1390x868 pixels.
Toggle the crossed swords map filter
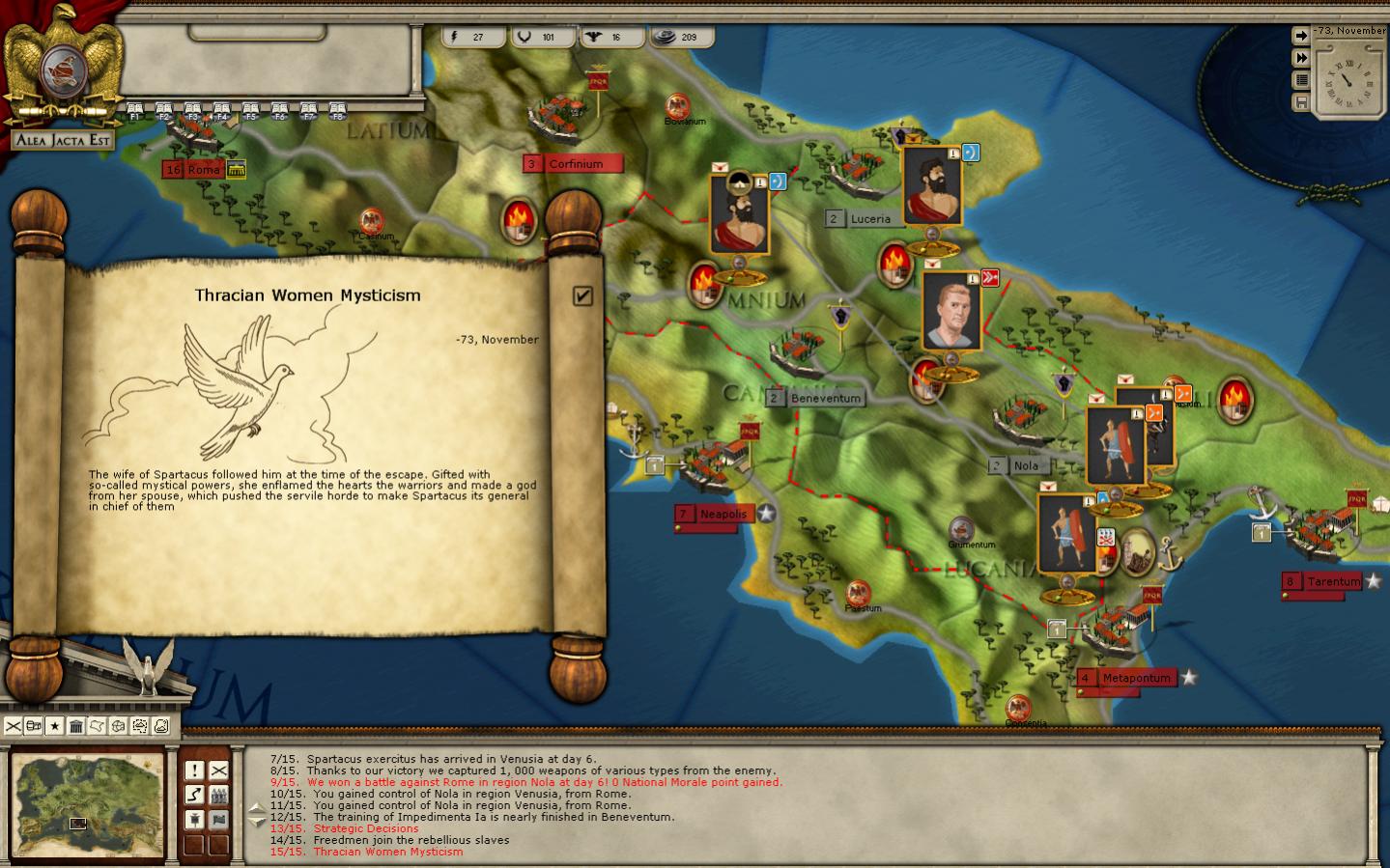point(13,726)
